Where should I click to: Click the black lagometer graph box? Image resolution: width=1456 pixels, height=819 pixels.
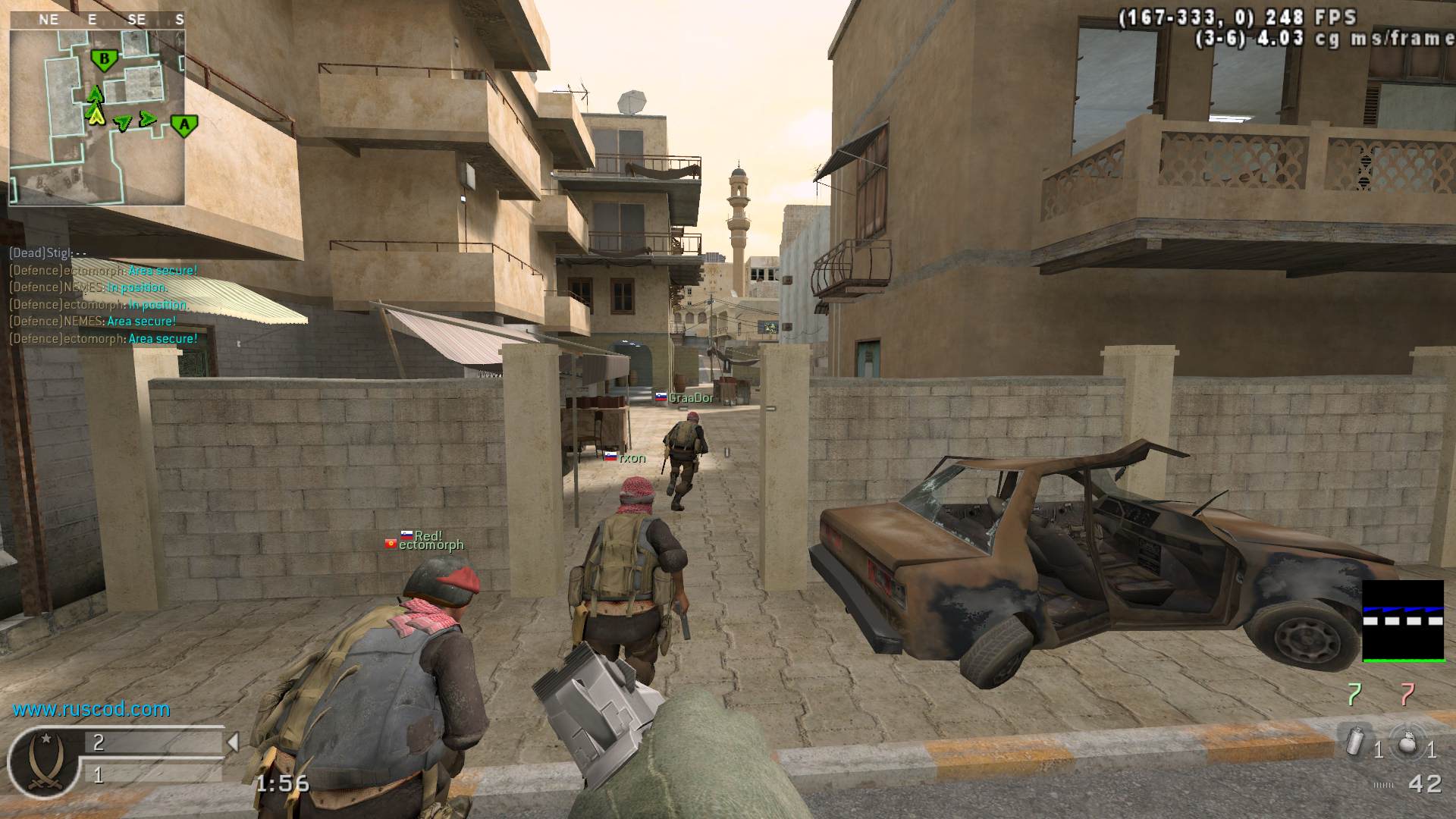[x=1403, y=621]
